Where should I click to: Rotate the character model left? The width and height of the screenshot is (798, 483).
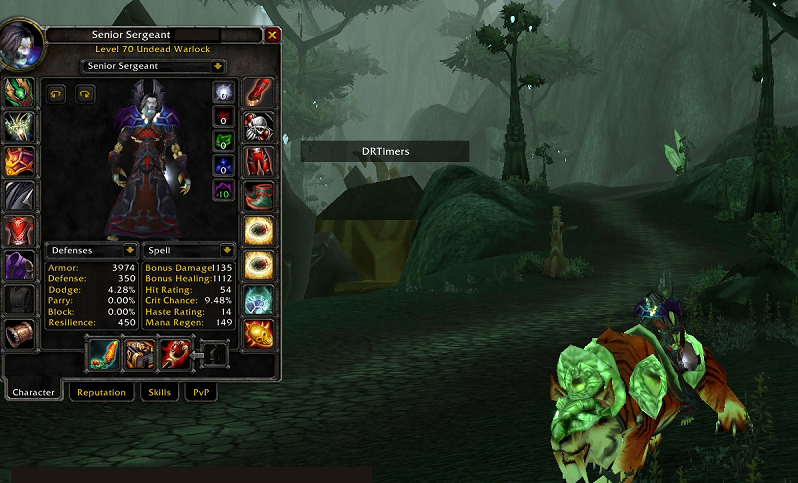click(x=57, y=93)
